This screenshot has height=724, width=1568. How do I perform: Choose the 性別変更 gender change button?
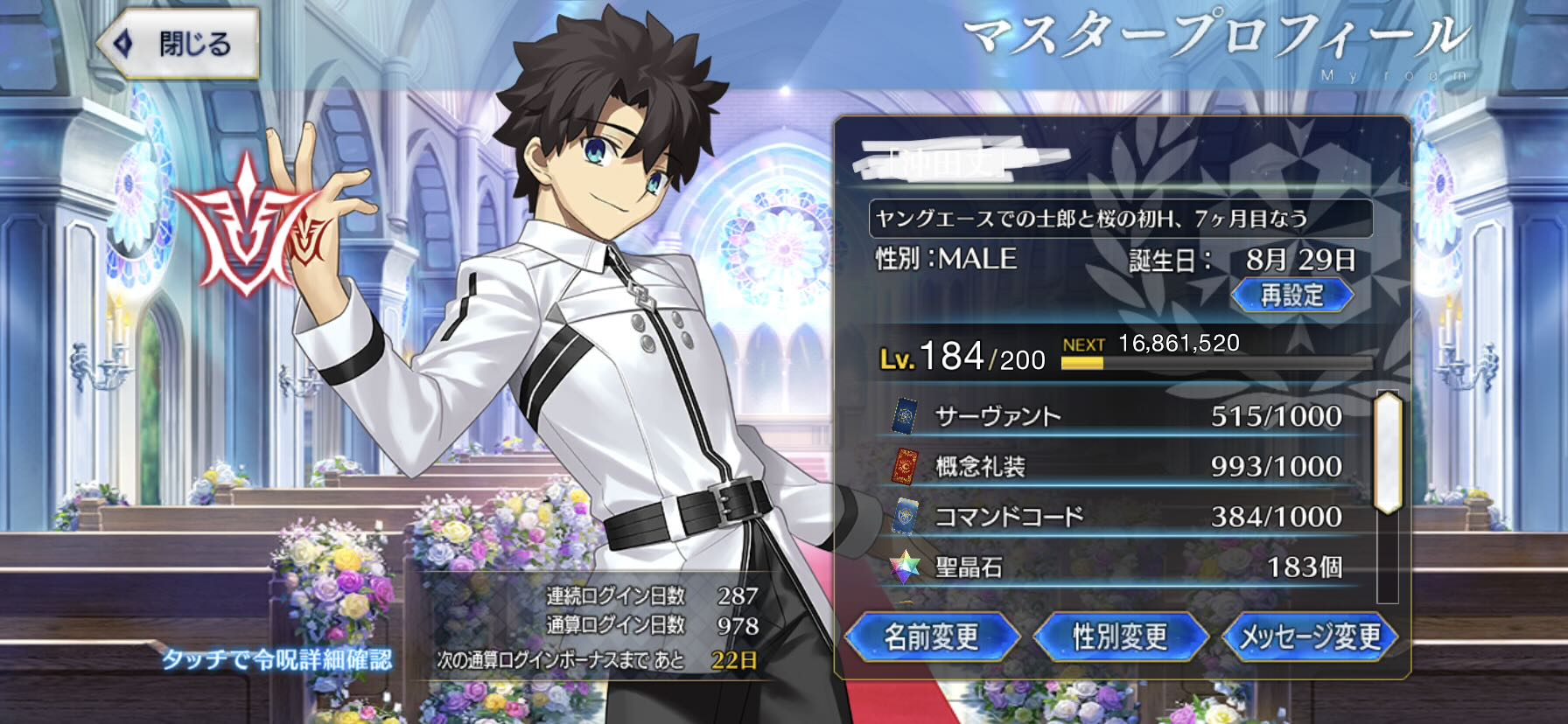tap(1120, 636)
